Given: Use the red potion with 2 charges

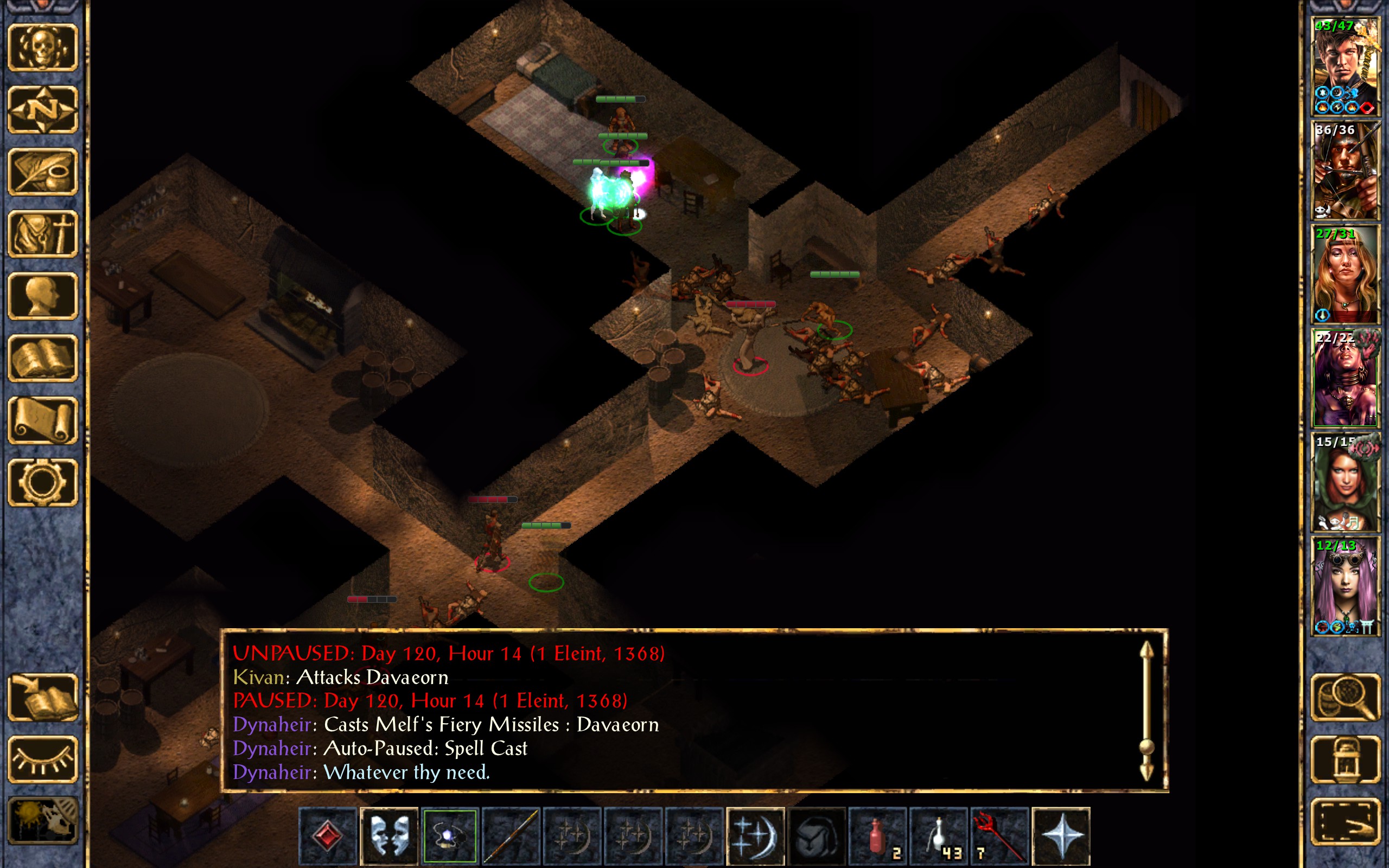Looking at the screenshot, I should click(x=877, y=836).
